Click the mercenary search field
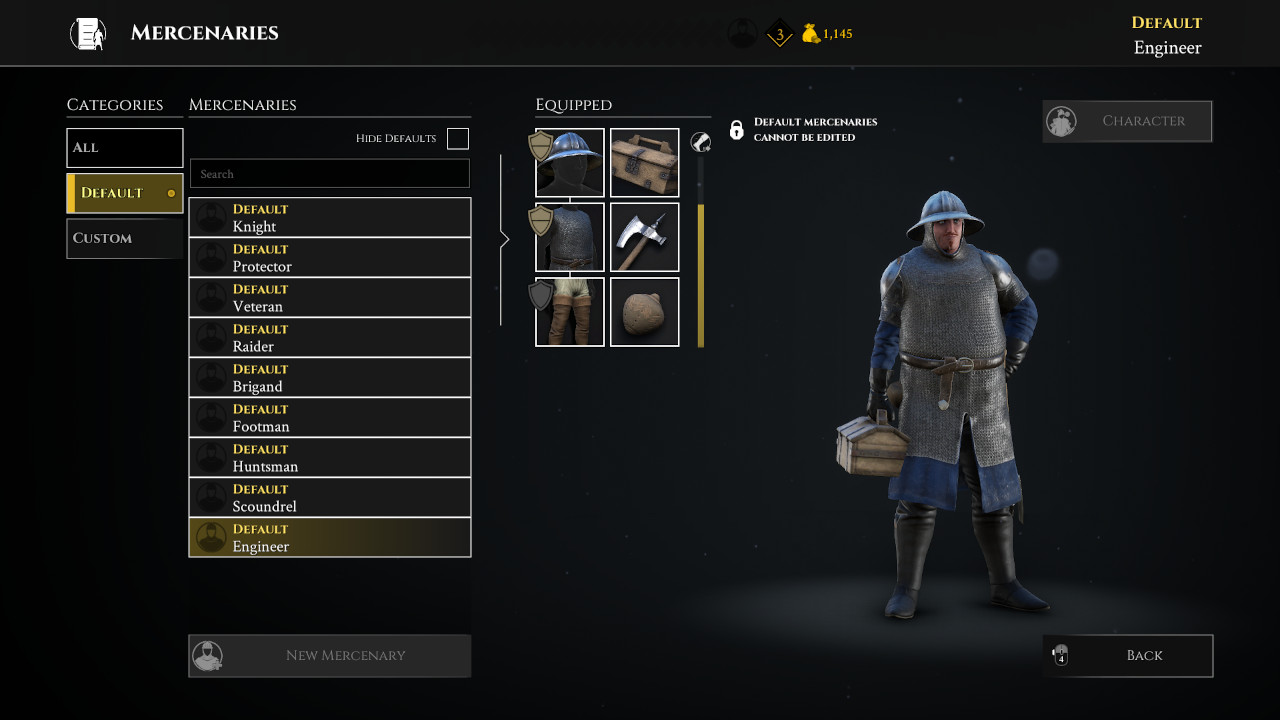This screenshot has width=1280, height=720. click(330, 174)
